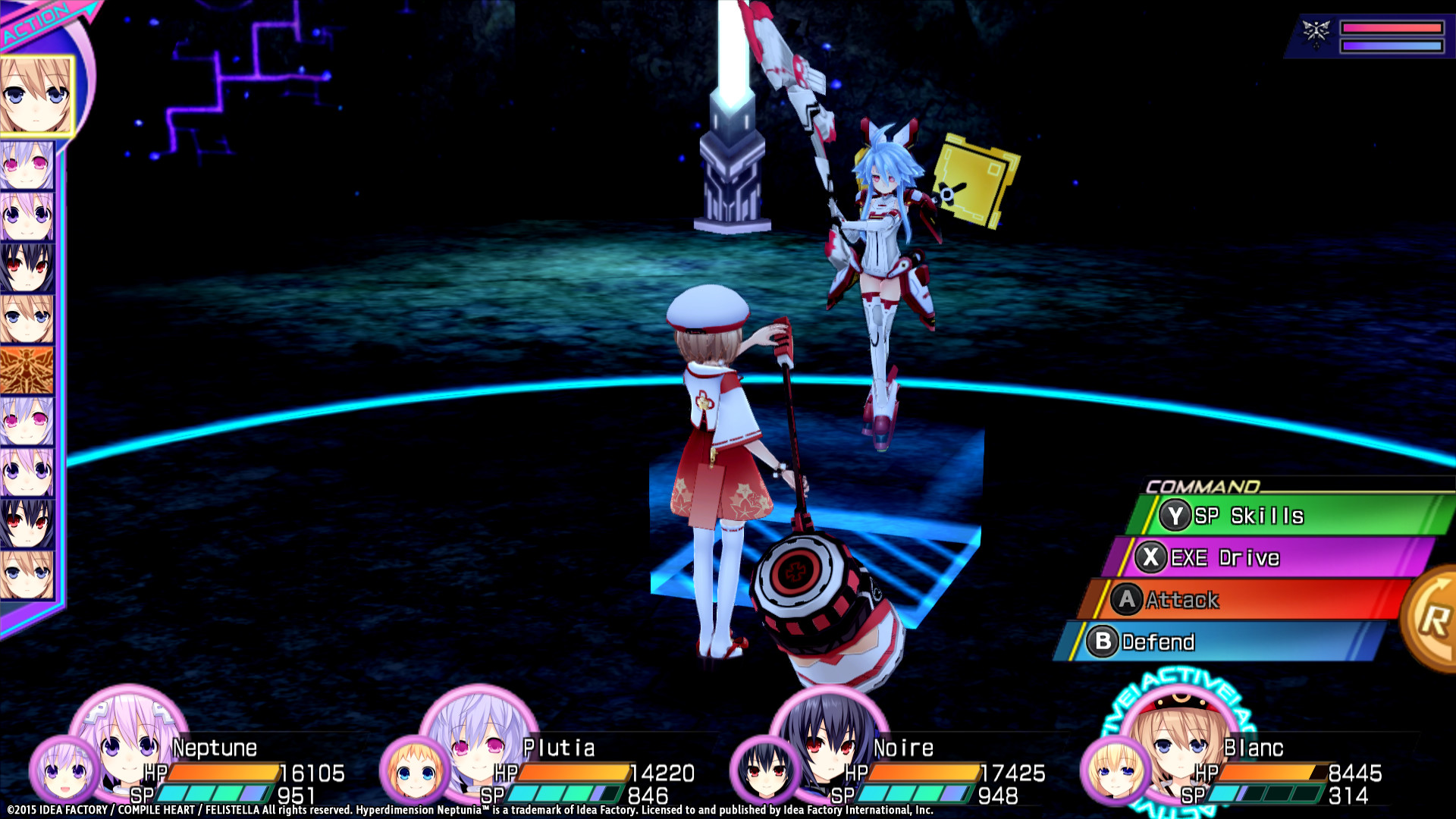
Task: Toggle the X button circle beside EXE Drive
Action: 1153,557
